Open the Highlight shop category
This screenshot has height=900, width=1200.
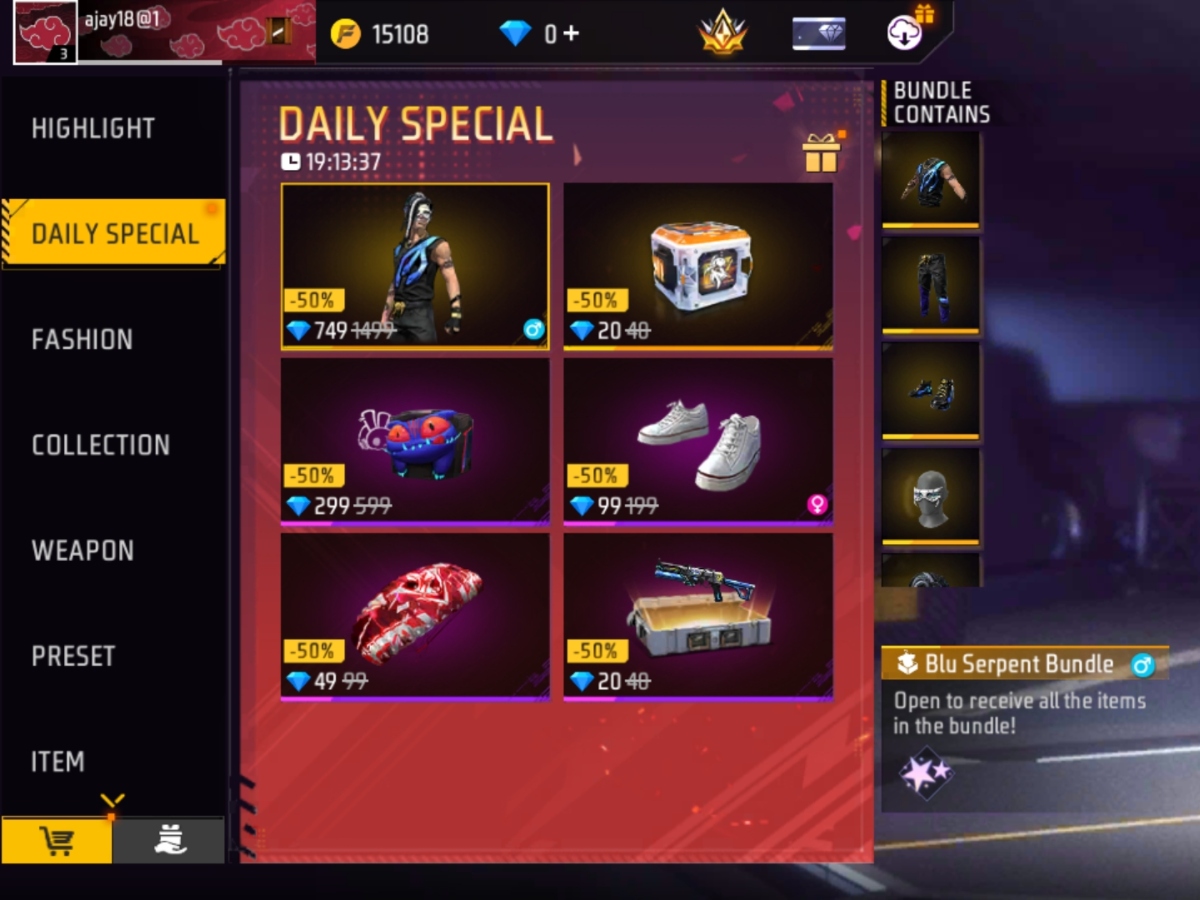(x=93, y=129)
